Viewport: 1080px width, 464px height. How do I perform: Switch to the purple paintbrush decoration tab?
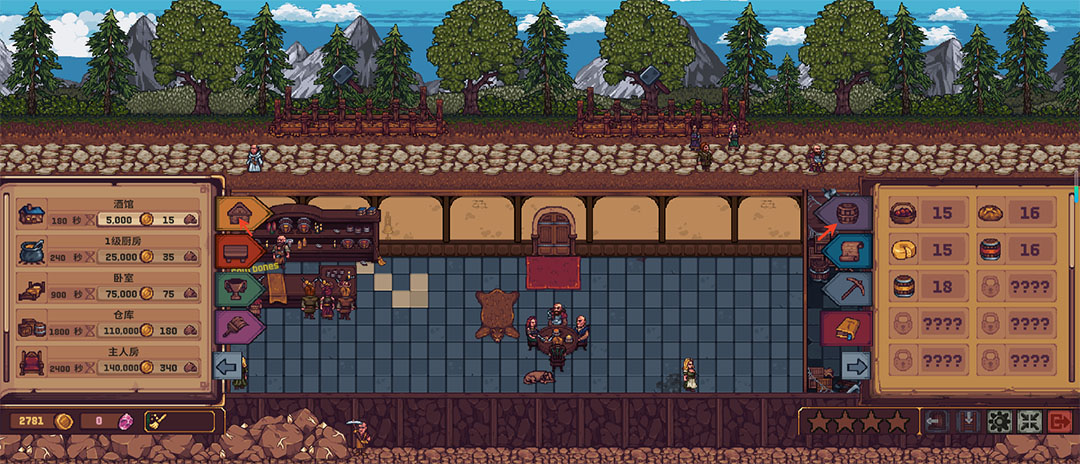pos(240,326)
